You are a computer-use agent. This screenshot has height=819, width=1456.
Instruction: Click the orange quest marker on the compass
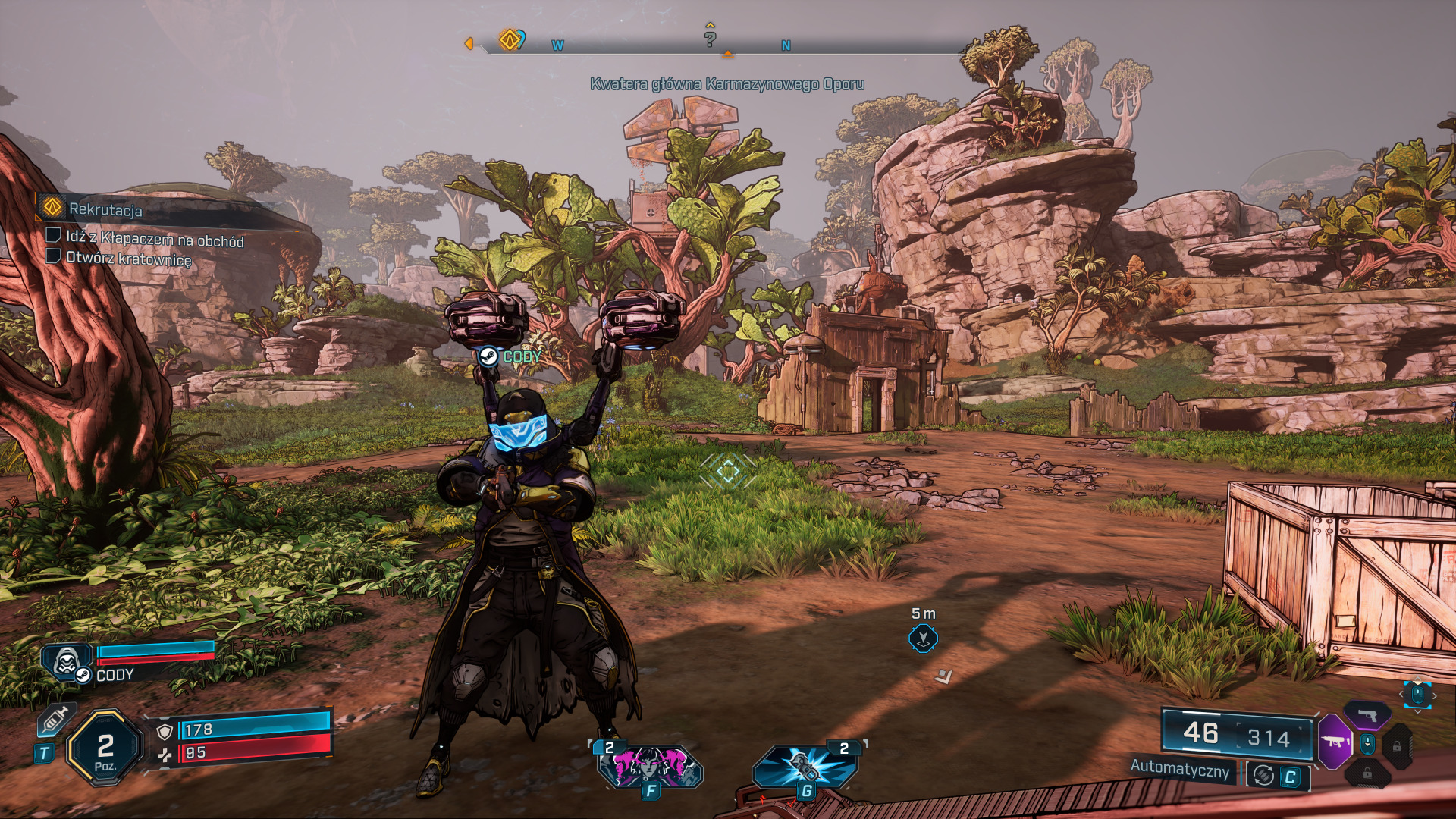tap(510, 39)
